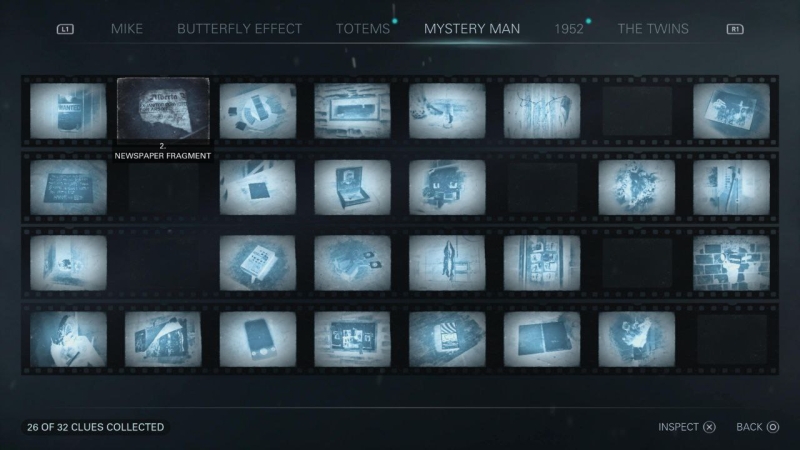Select the open box clue thumbnail

pyautogui.click(x=352, y=187)
